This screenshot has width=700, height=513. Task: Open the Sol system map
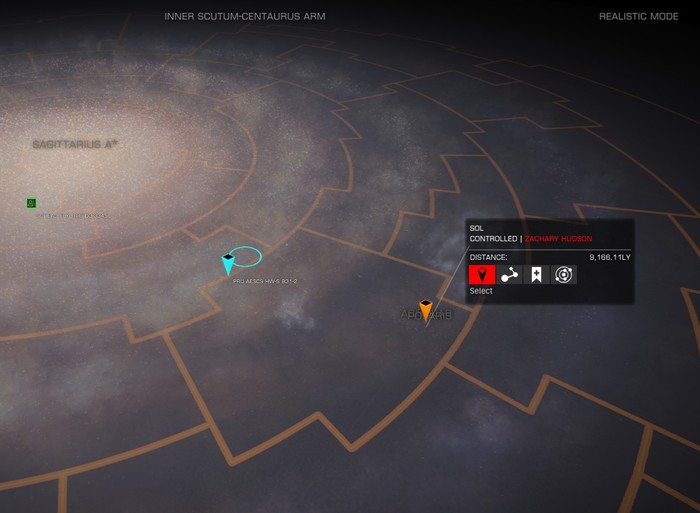[x=564, y=274]
